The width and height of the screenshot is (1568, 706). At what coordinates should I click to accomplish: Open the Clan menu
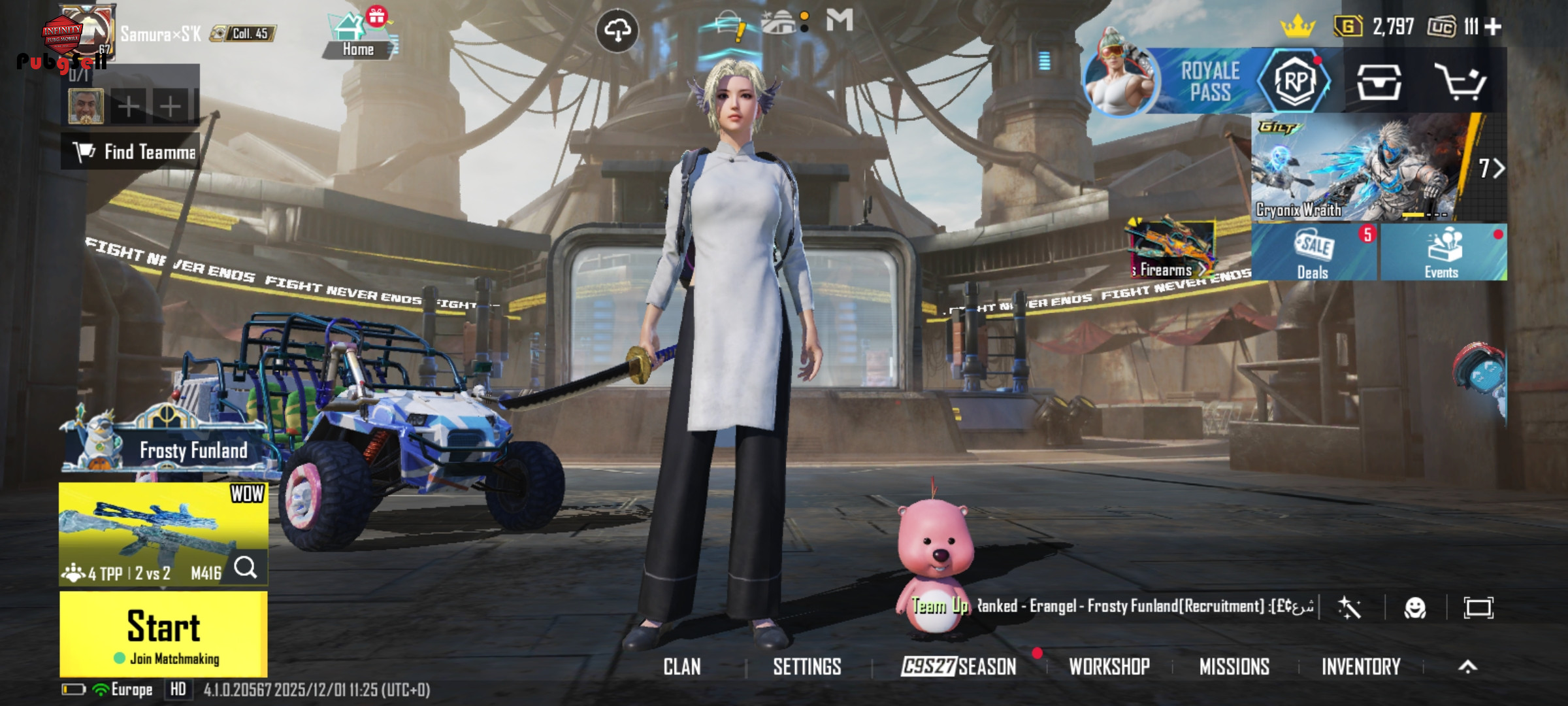coord(682,667)
